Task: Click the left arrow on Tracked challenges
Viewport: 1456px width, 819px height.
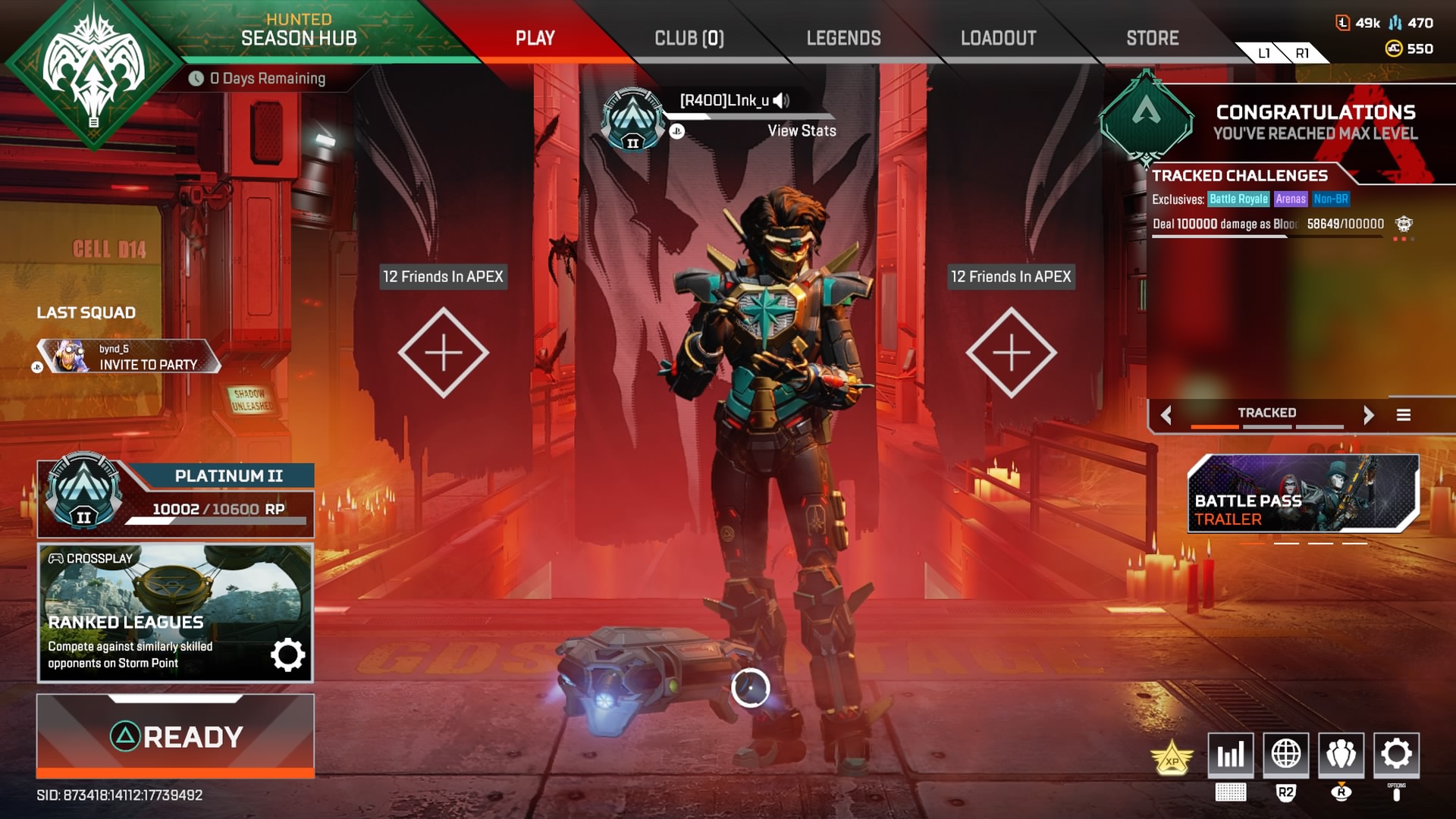Action: [x=1166, y=415]
